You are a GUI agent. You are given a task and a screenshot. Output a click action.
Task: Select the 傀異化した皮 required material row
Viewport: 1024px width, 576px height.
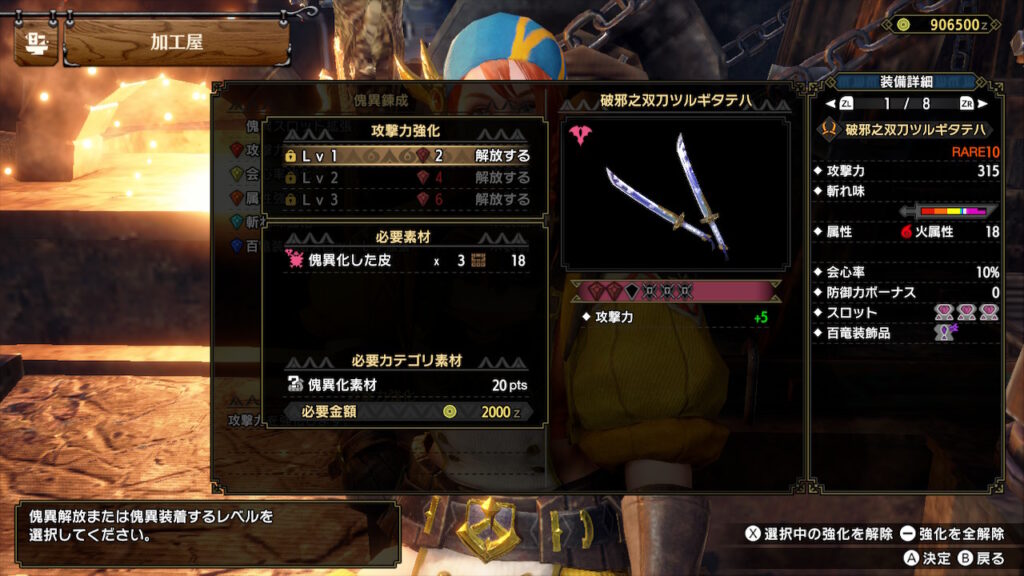pyautogui.click(x=407, y=261)
